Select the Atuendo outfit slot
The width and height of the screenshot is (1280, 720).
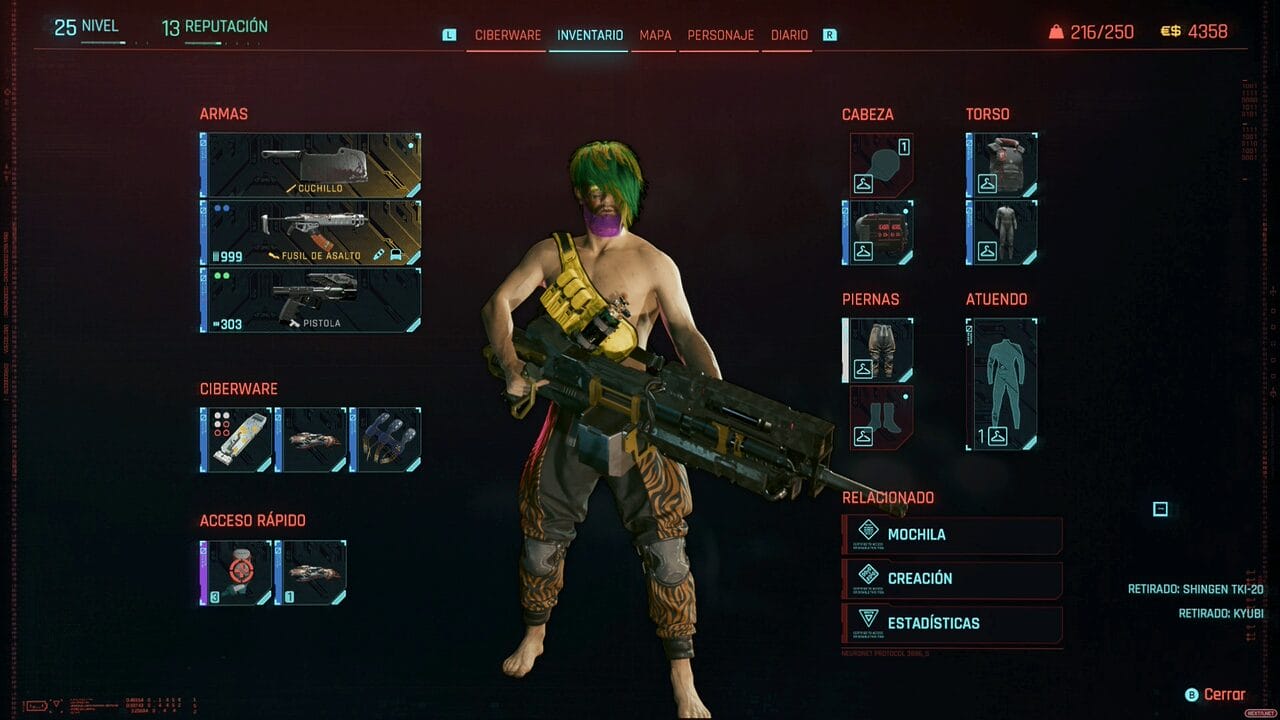[x=1002, y=384]
